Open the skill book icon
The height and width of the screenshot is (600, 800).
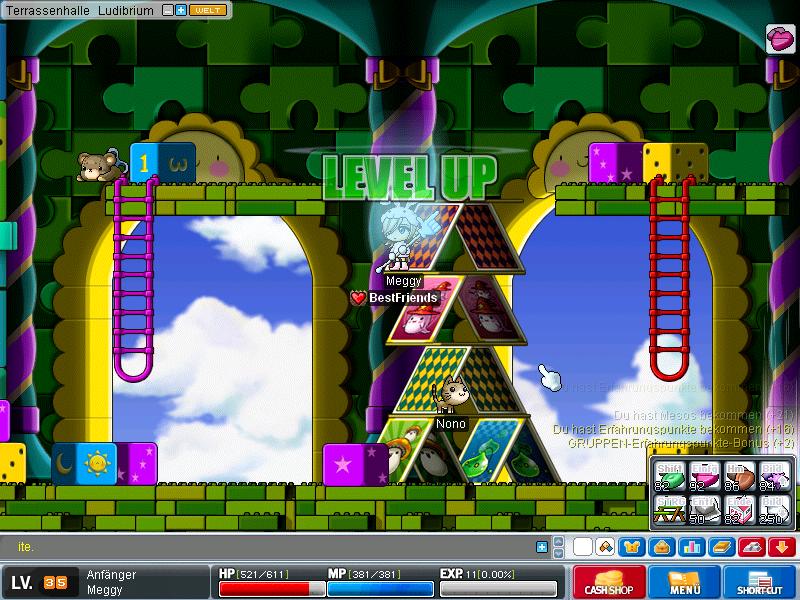click(x=720, y=547)
